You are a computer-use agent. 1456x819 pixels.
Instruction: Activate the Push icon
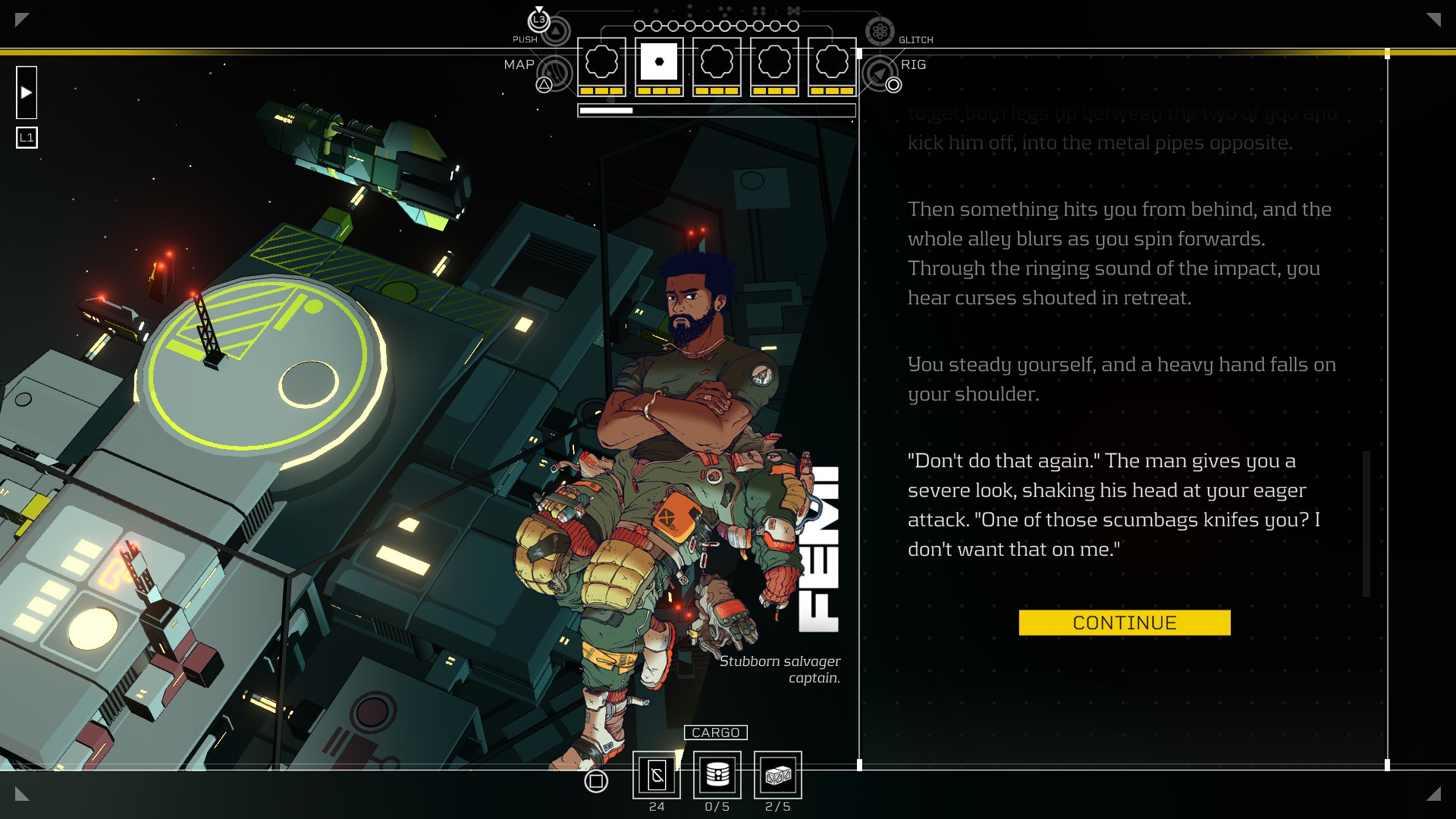point(556,31)
